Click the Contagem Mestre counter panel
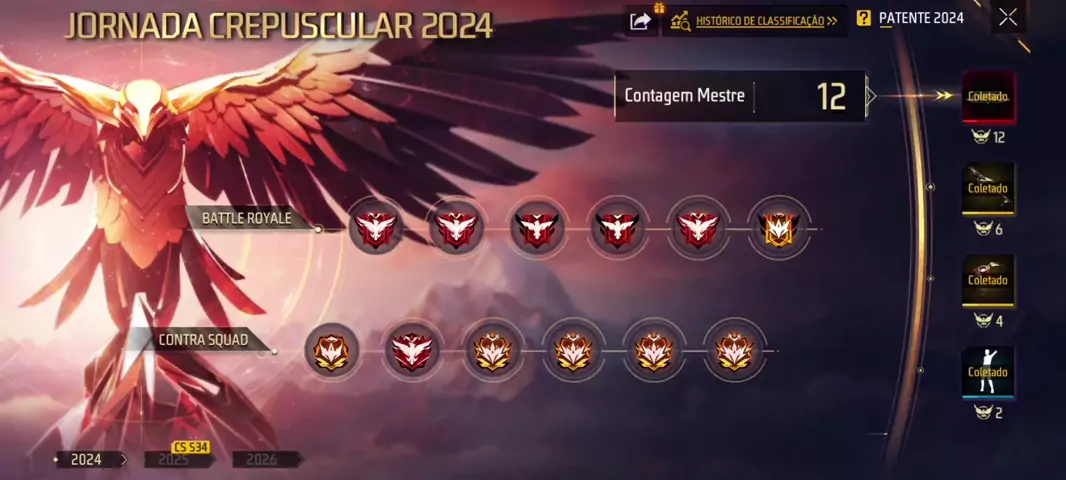This screenshot has width=1066, height=480. (x=740, y=96)
